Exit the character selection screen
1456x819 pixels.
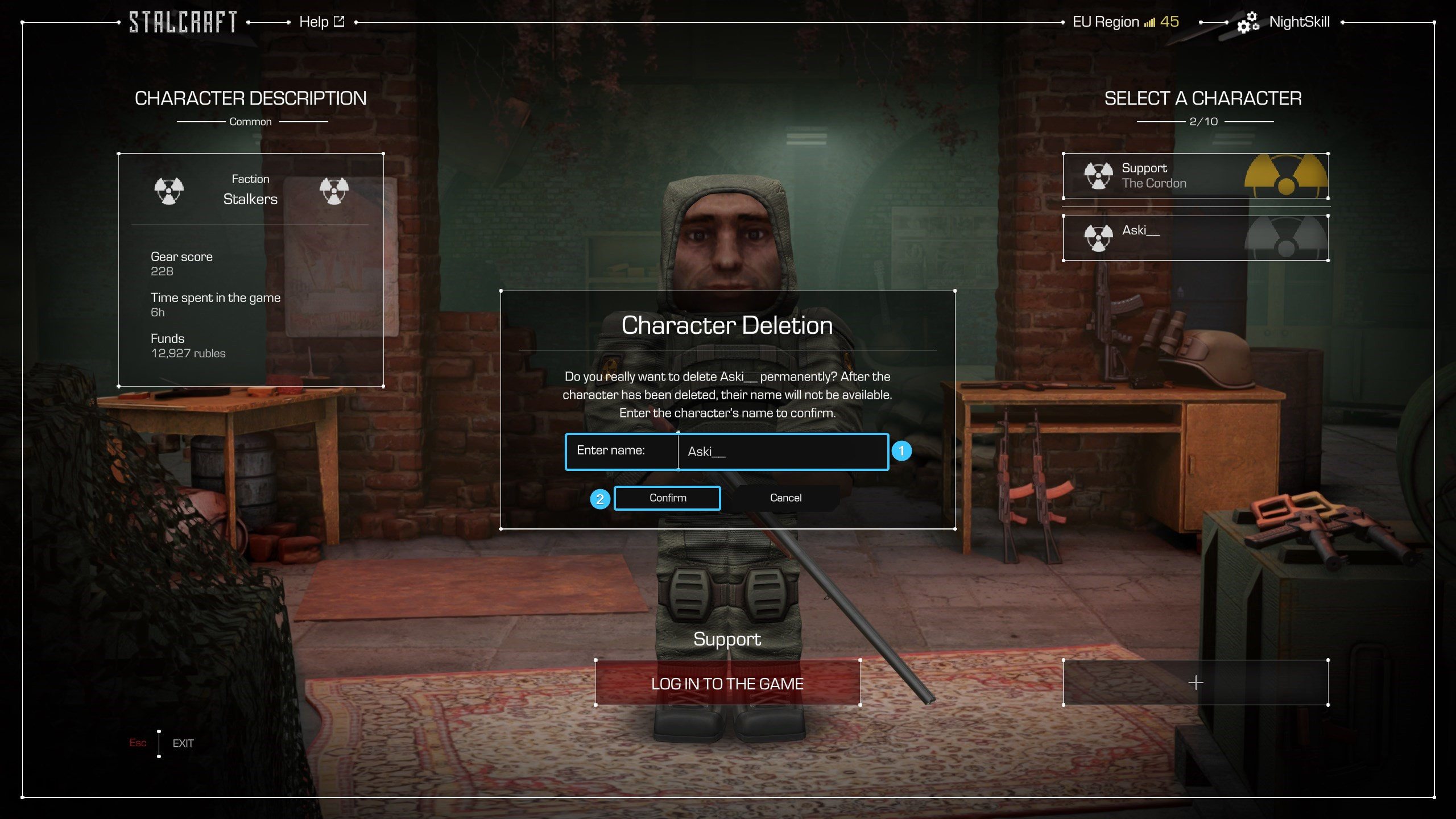click(x=183, y=743)
